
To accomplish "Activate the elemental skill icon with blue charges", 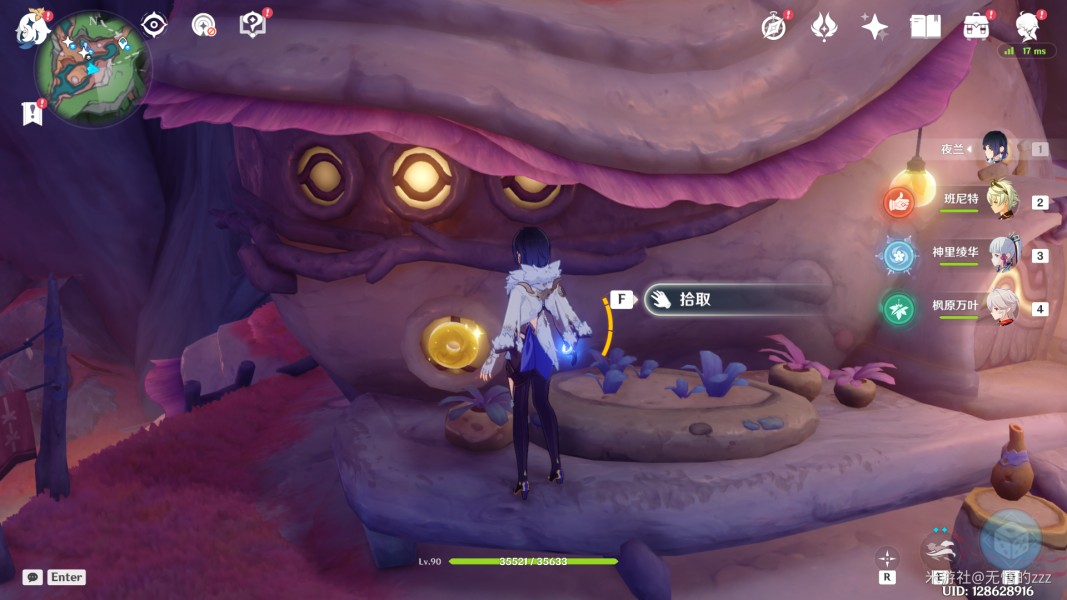I will (x=940, y=552).
